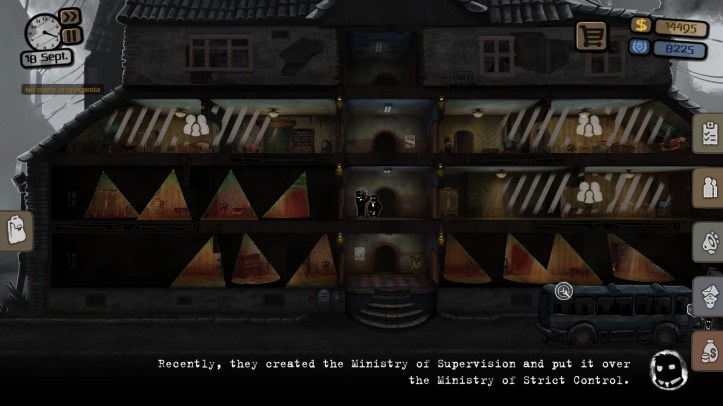
Task: Open the task checklist tab
Action: click(x=709, y=134)
